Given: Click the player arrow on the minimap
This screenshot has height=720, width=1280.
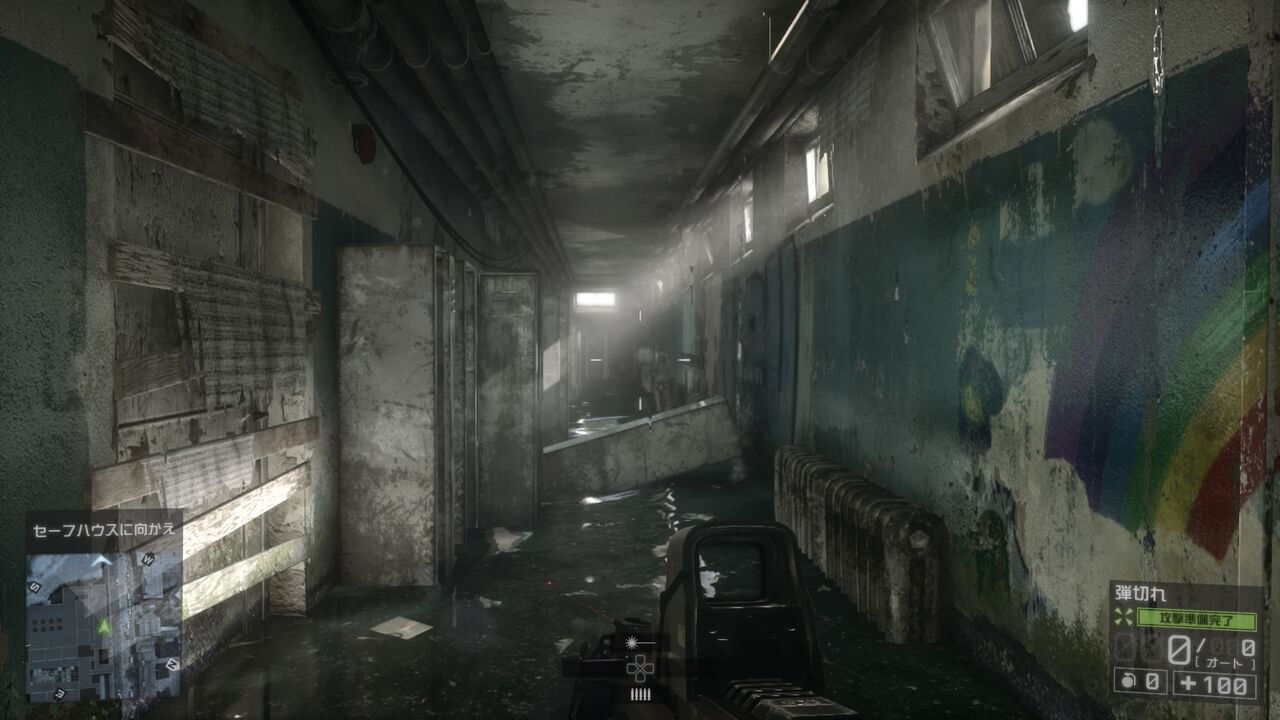Looking at the screenshot, I should pos(104,627).
